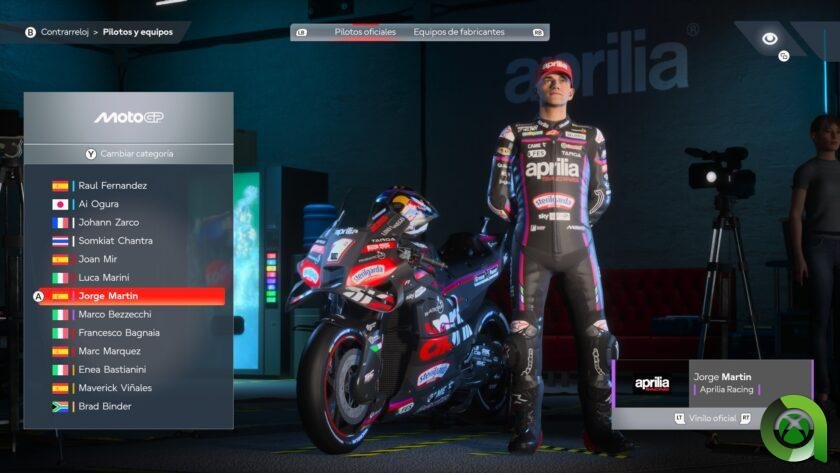Pick Johann Zarco as rider

click(x=108, y=222)
